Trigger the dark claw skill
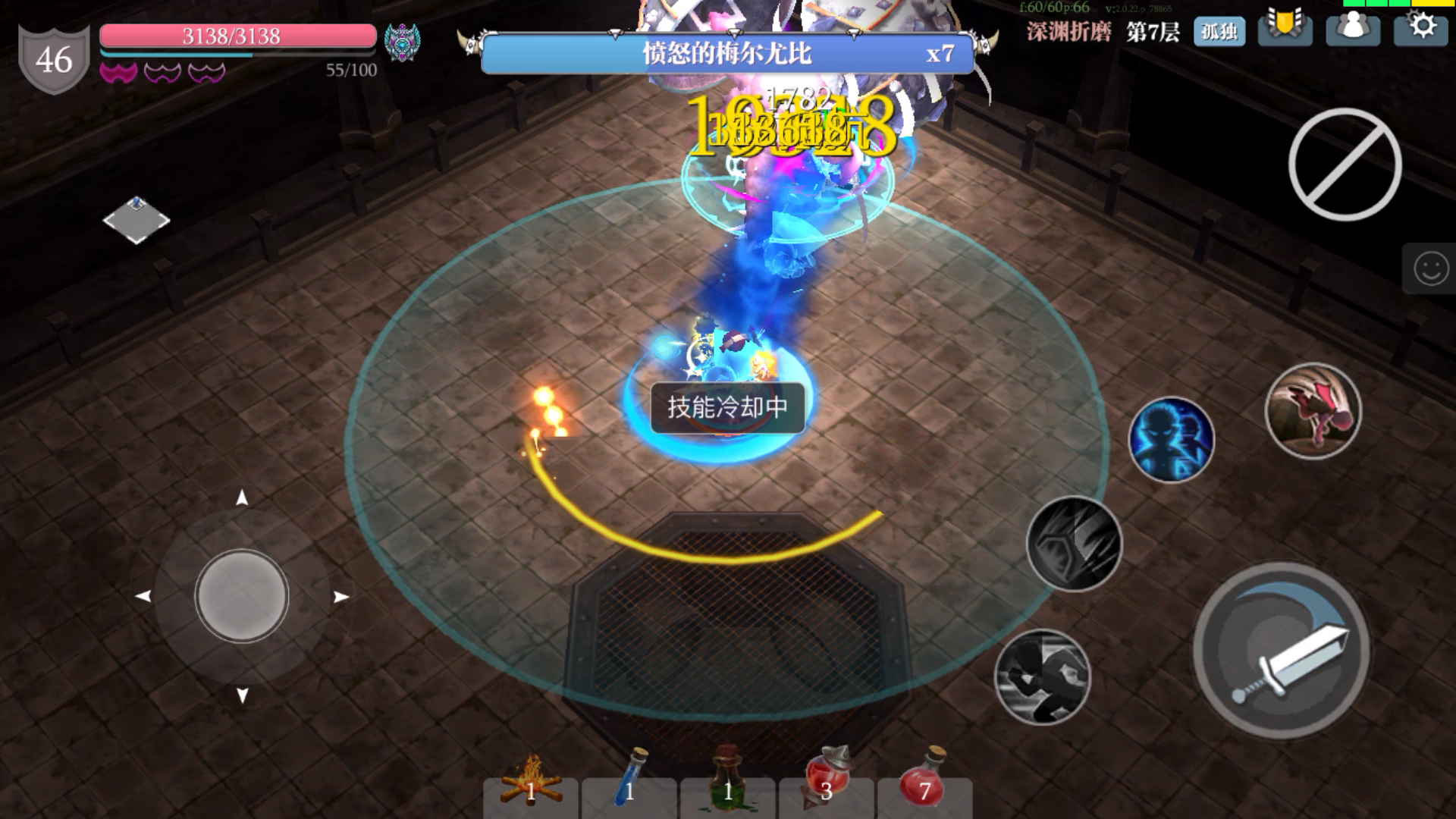This screenshot has width=1456, height=819. point(1074,544)
